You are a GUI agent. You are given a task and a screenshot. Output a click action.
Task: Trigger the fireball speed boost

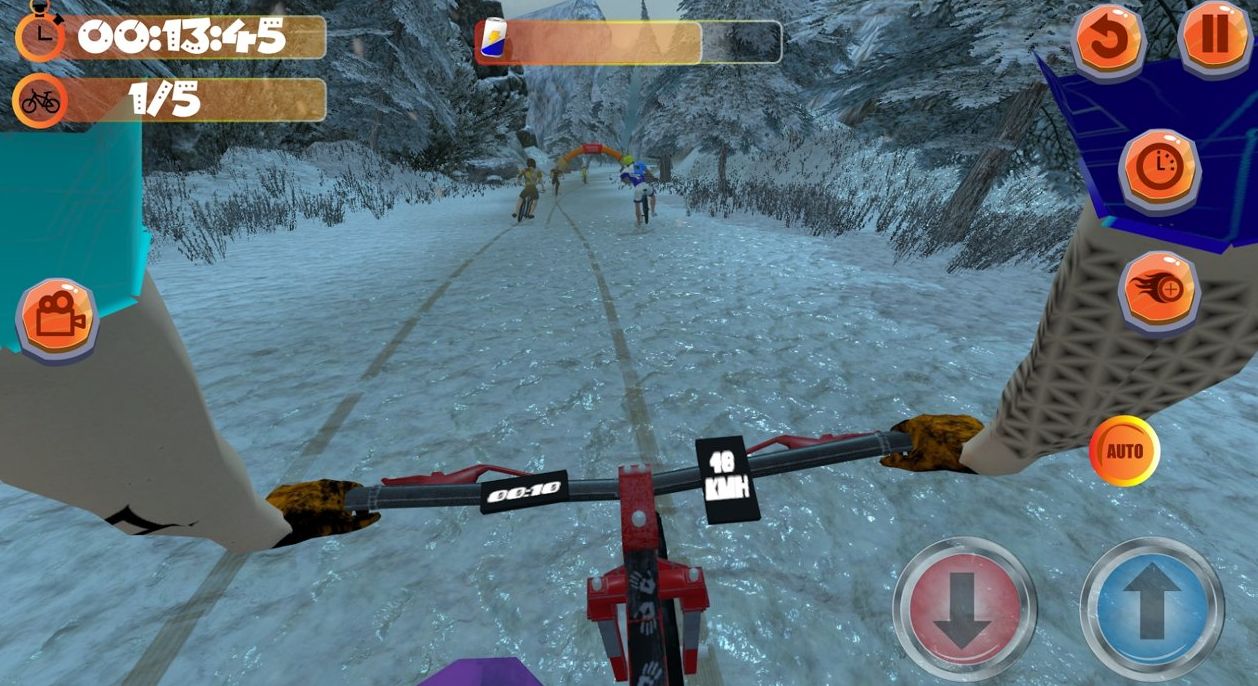(1159, 291)
